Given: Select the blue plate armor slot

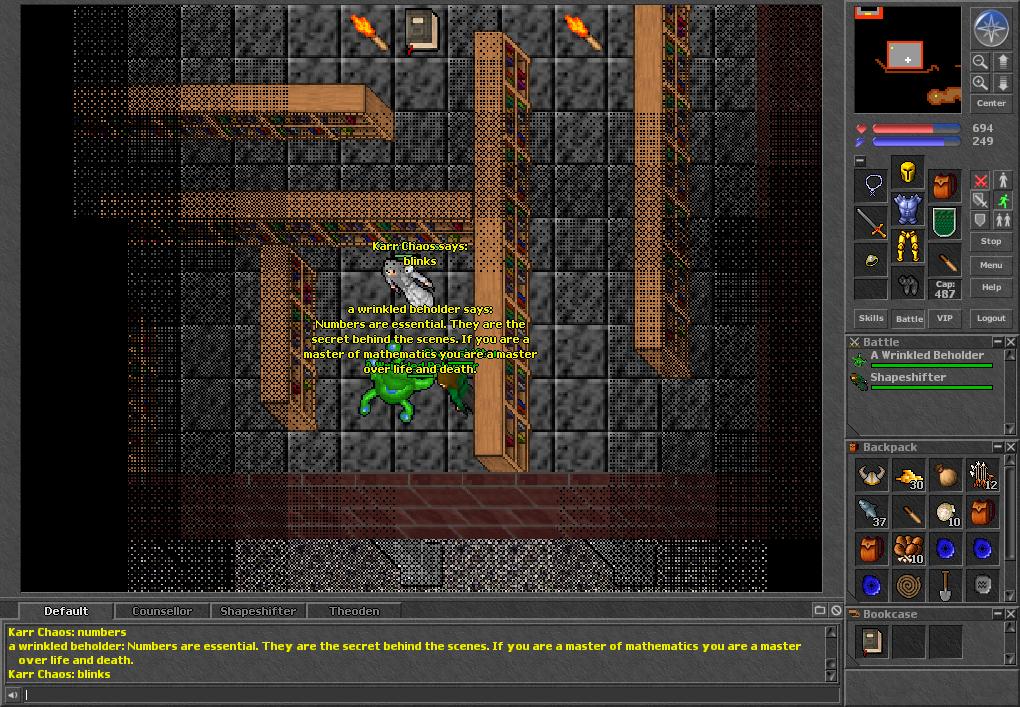Looking at the screenshot, I should pyautogui.click(x=908, y=209).
